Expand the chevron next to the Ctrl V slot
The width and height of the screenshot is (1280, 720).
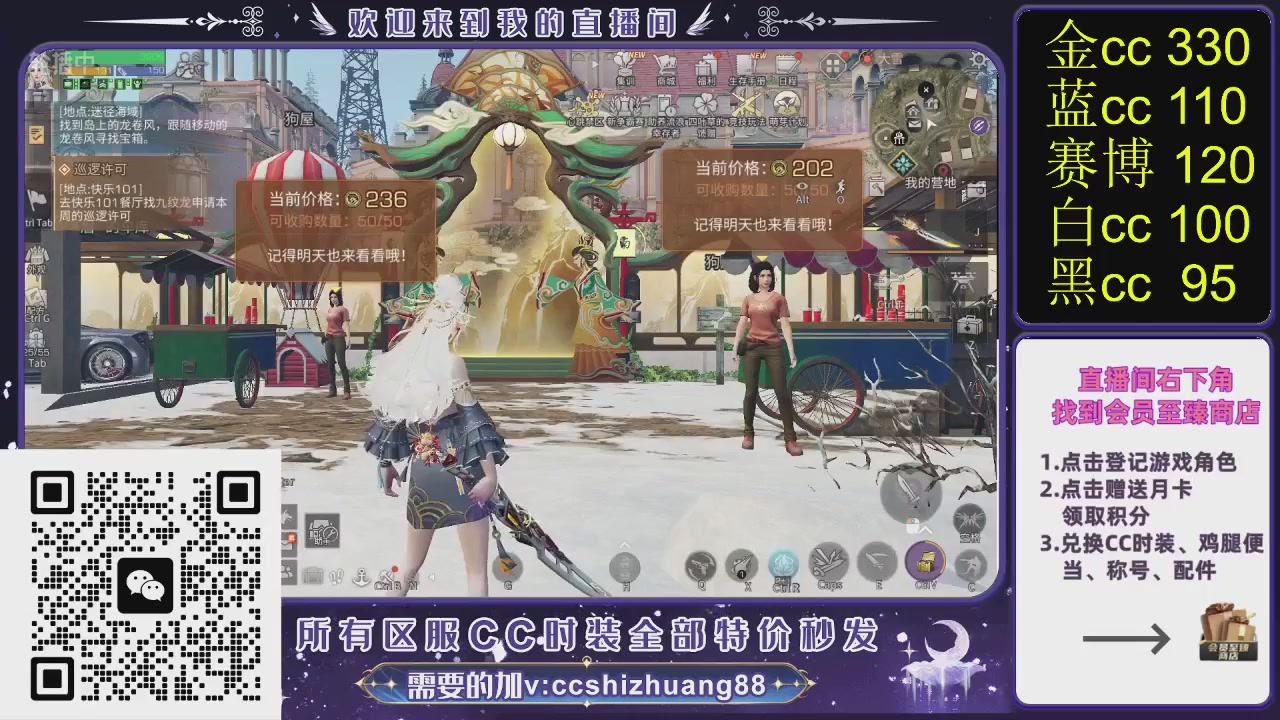(926, 531)
